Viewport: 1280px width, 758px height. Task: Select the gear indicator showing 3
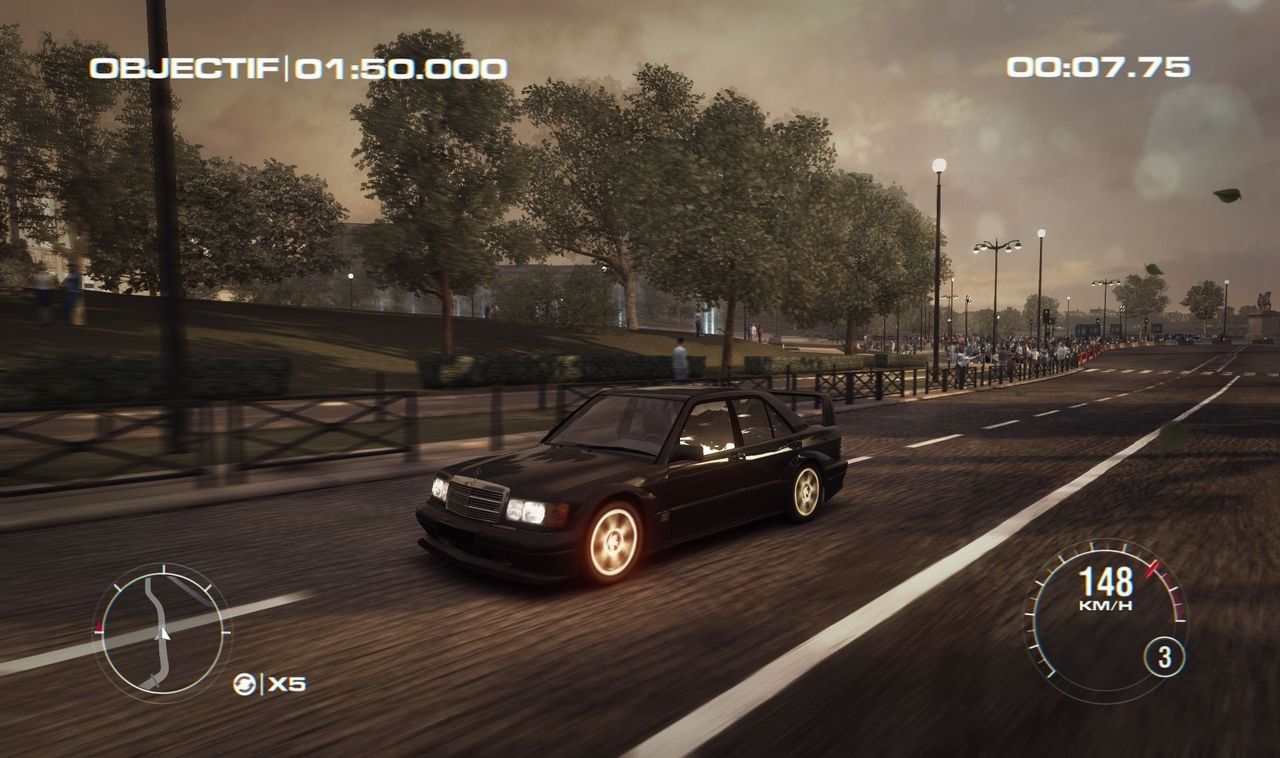coord(1164,656)
